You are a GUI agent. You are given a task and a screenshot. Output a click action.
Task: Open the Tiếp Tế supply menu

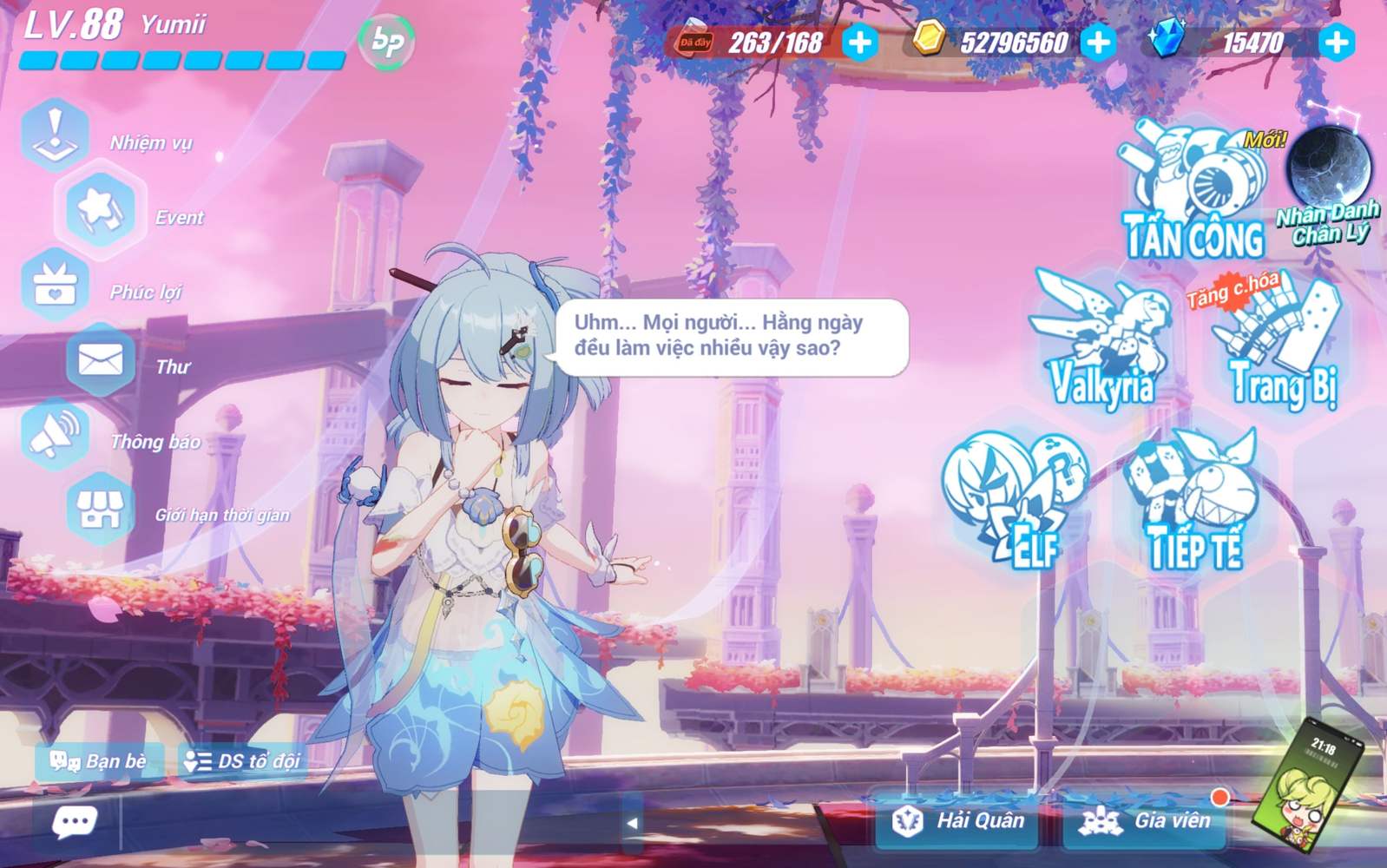coord(1195,499)
